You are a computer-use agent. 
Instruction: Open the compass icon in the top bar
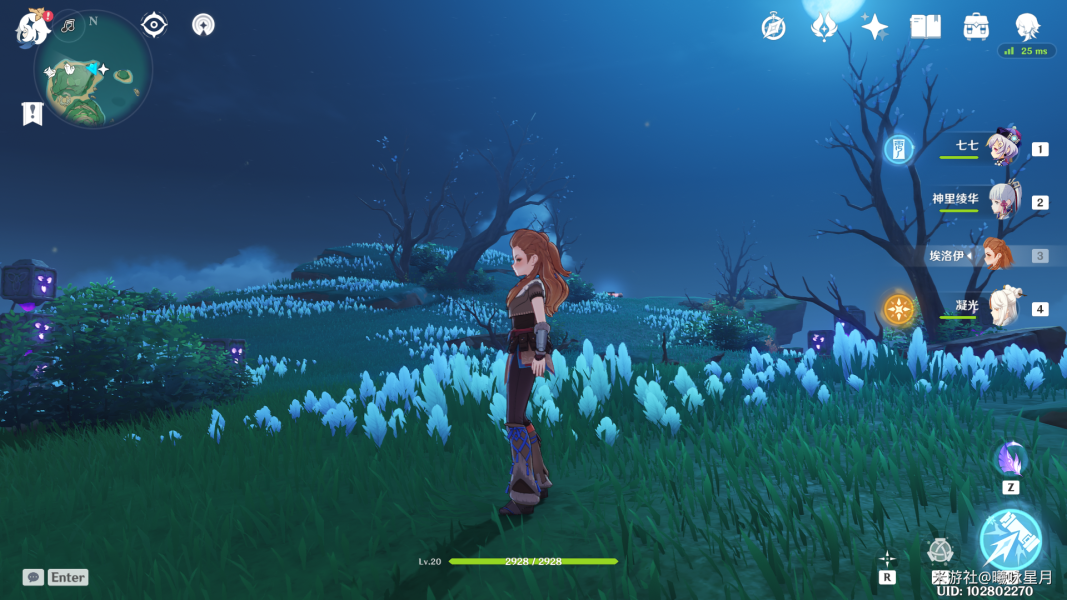[773, 27]
